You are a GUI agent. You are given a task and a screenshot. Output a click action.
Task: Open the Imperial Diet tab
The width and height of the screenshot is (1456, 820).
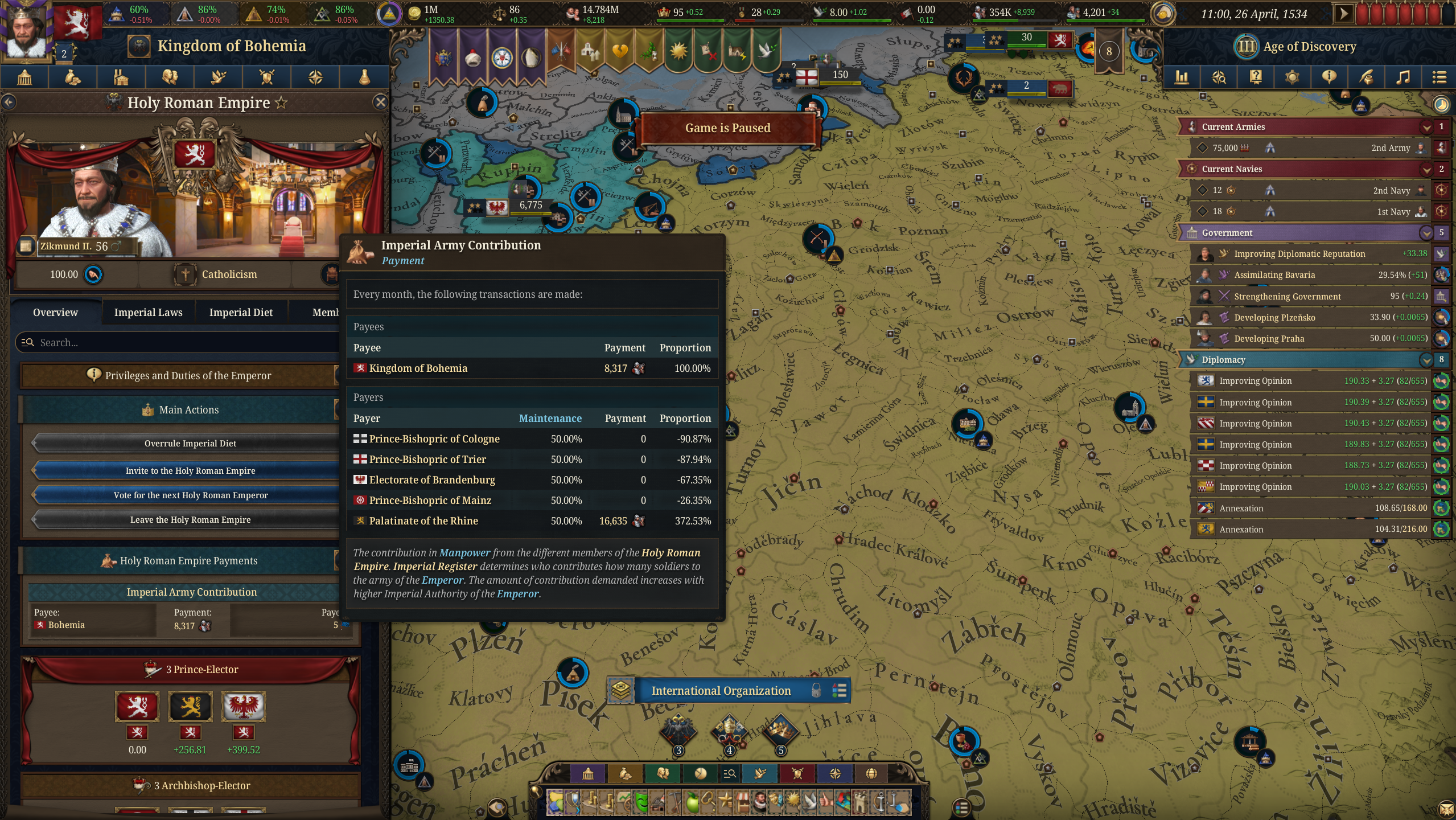click(x=241, y=312)
